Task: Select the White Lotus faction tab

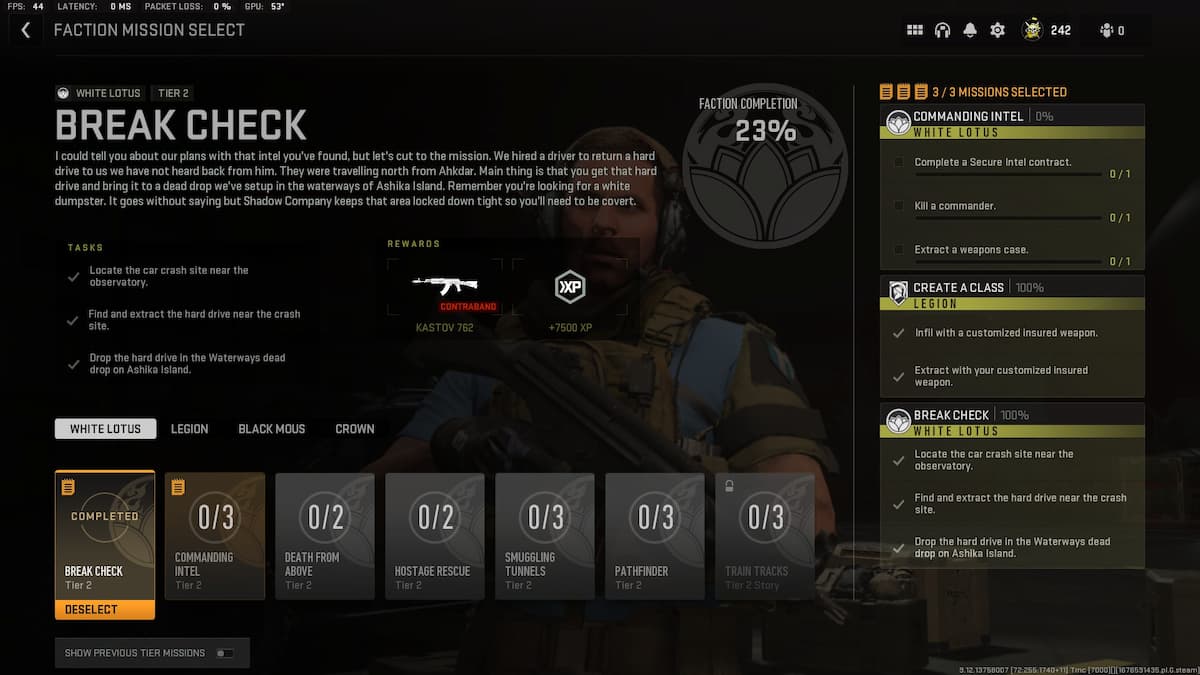Action: pos(105,429)
